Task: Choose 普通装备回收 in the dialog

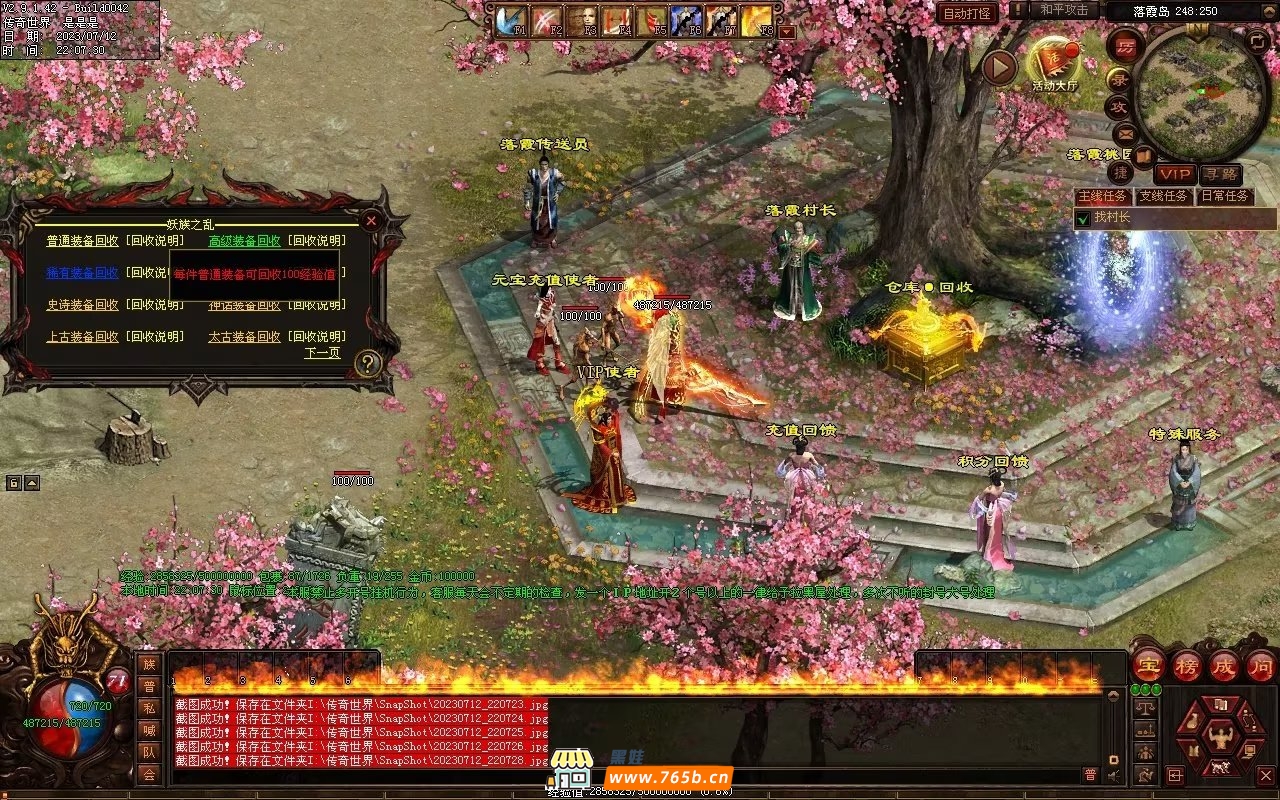Action: tap(82, 241)
